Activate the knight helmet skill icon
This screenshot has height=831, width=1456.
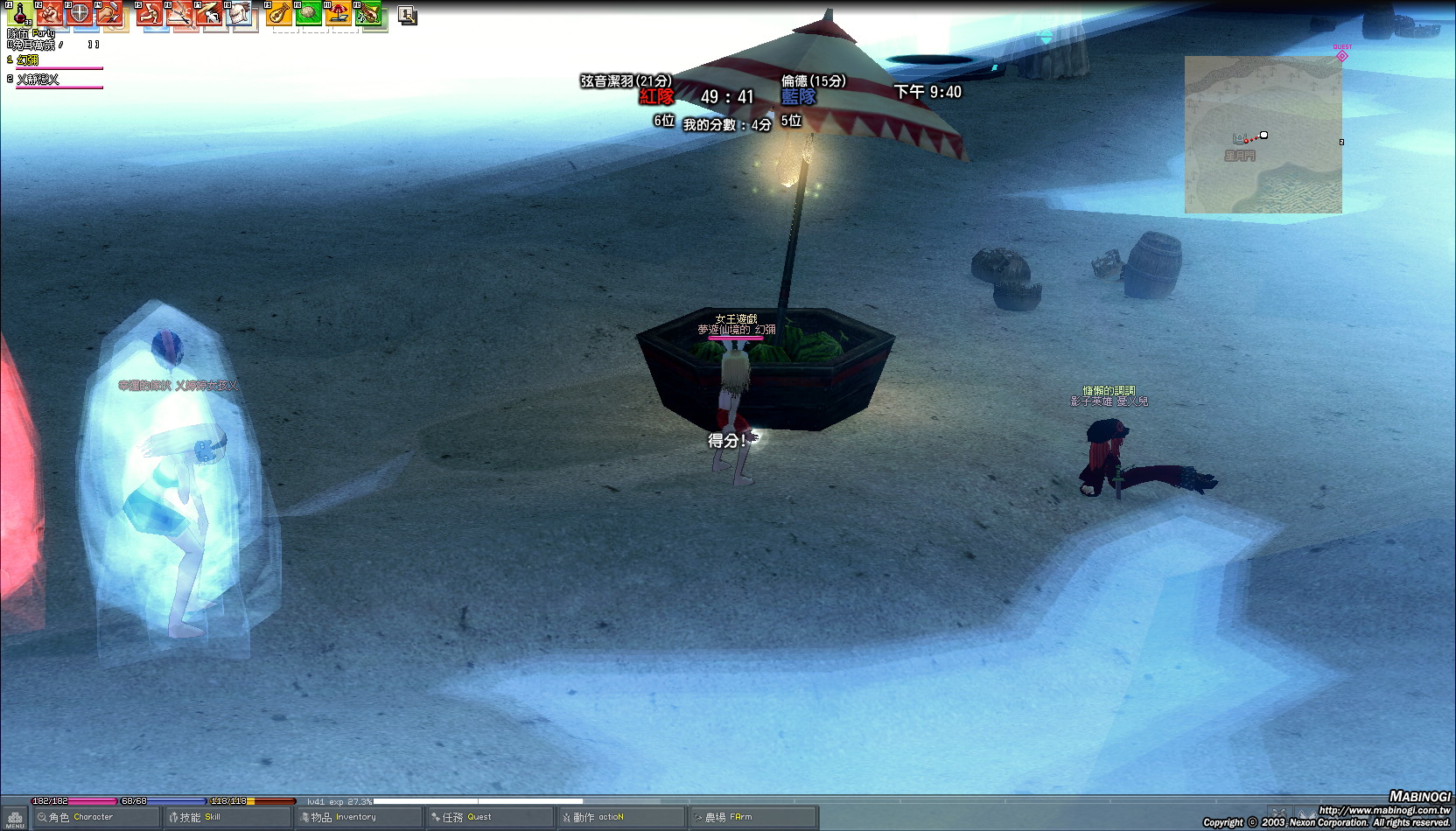[240, 15]
